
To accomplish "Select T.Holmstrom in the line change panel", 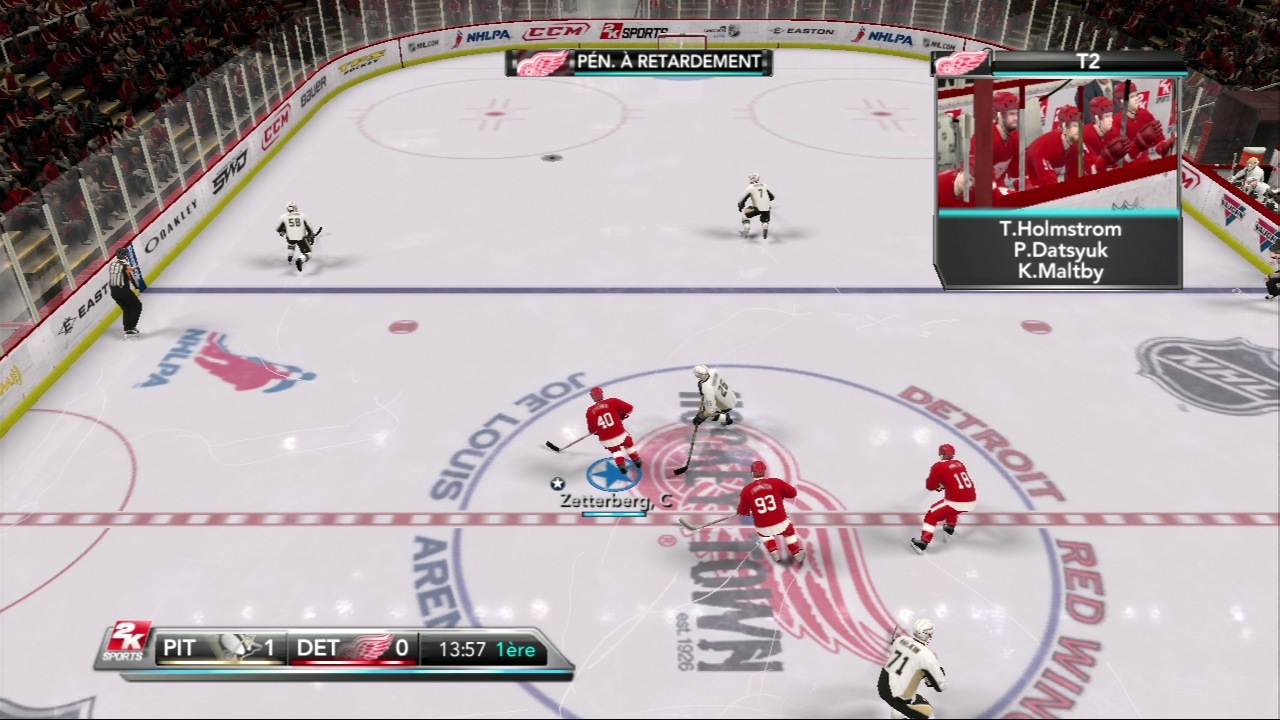I will click(1060, 229).
